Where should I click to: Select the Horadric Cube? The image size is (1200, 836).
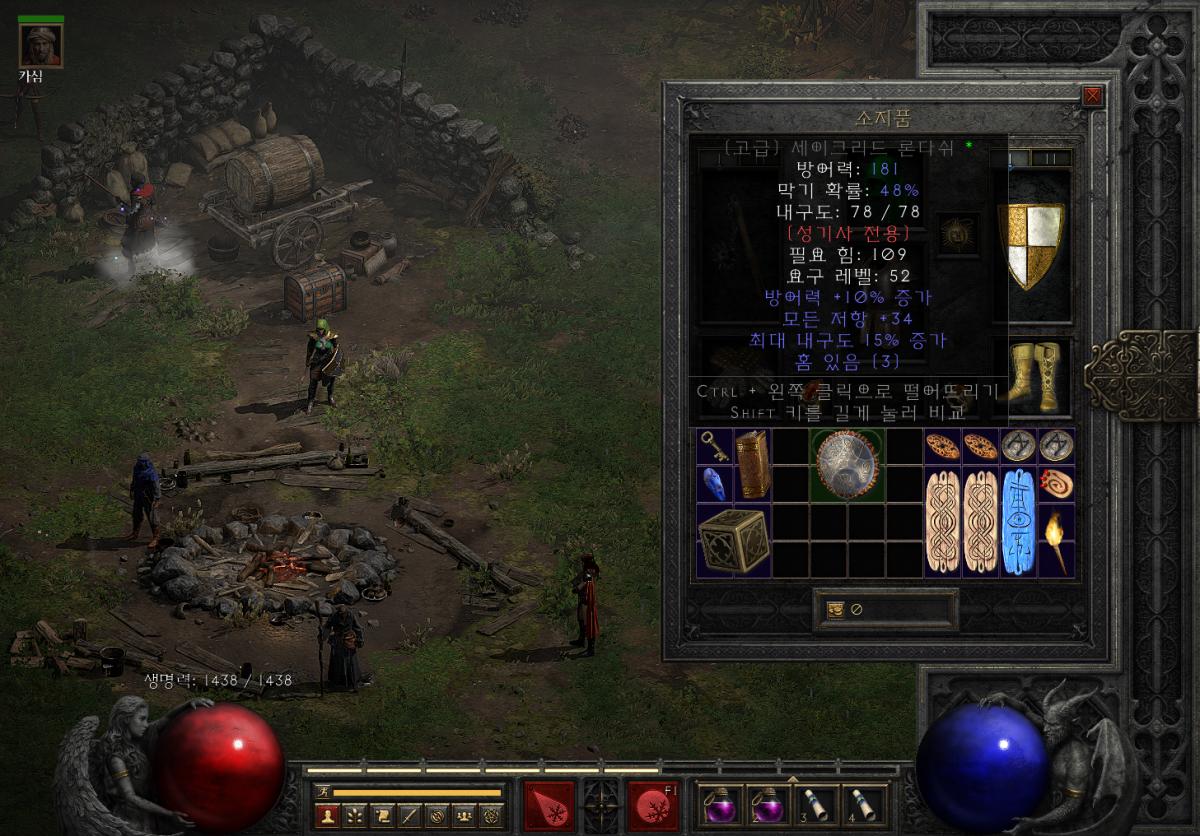click(733, 540)
